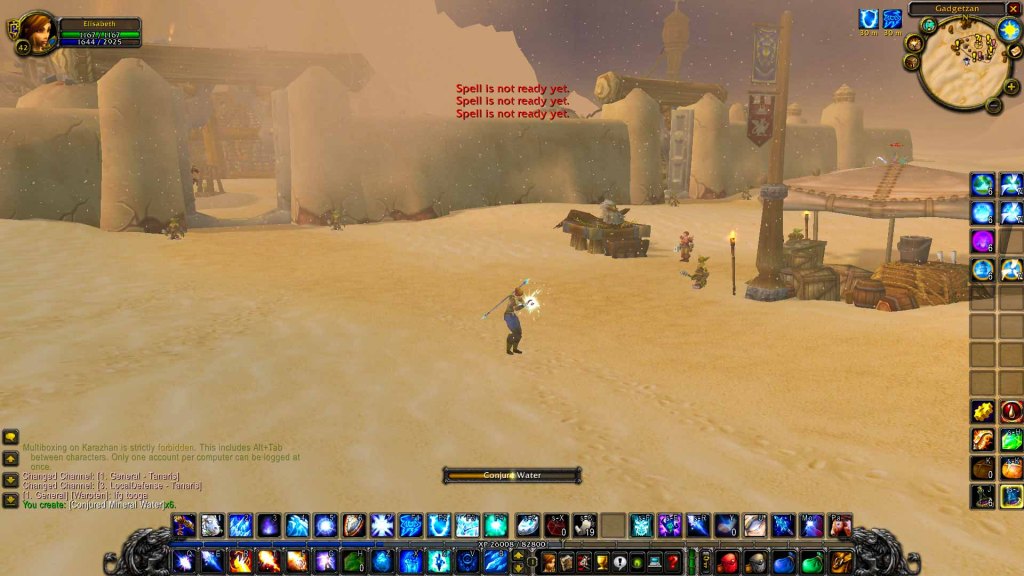The image size is (1024, 576).
Task: Click Elisabeth's character portrait
Action: point(37,32)
